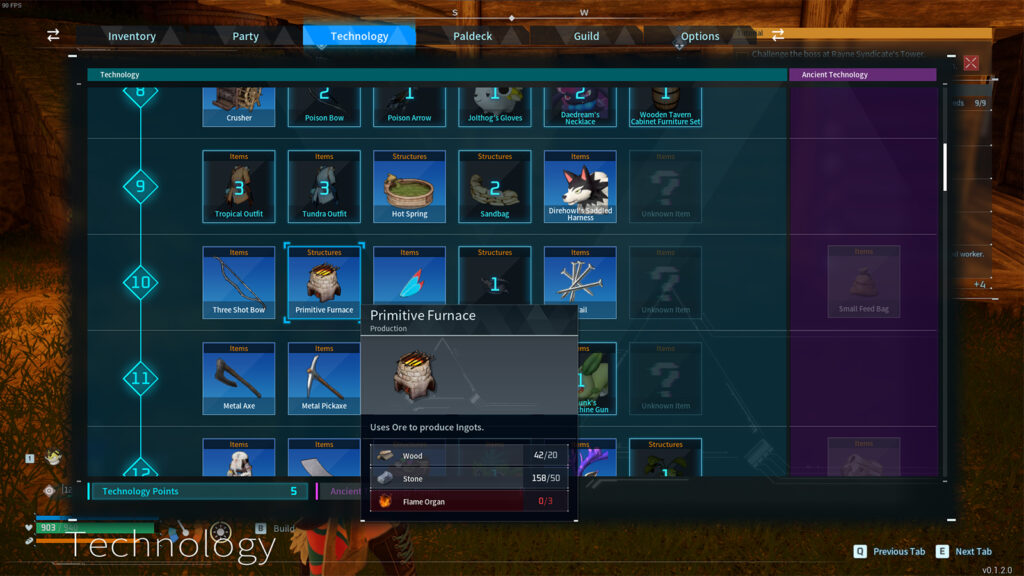Pick Direhowl's Saddled Harness

[x=580, y=186]
